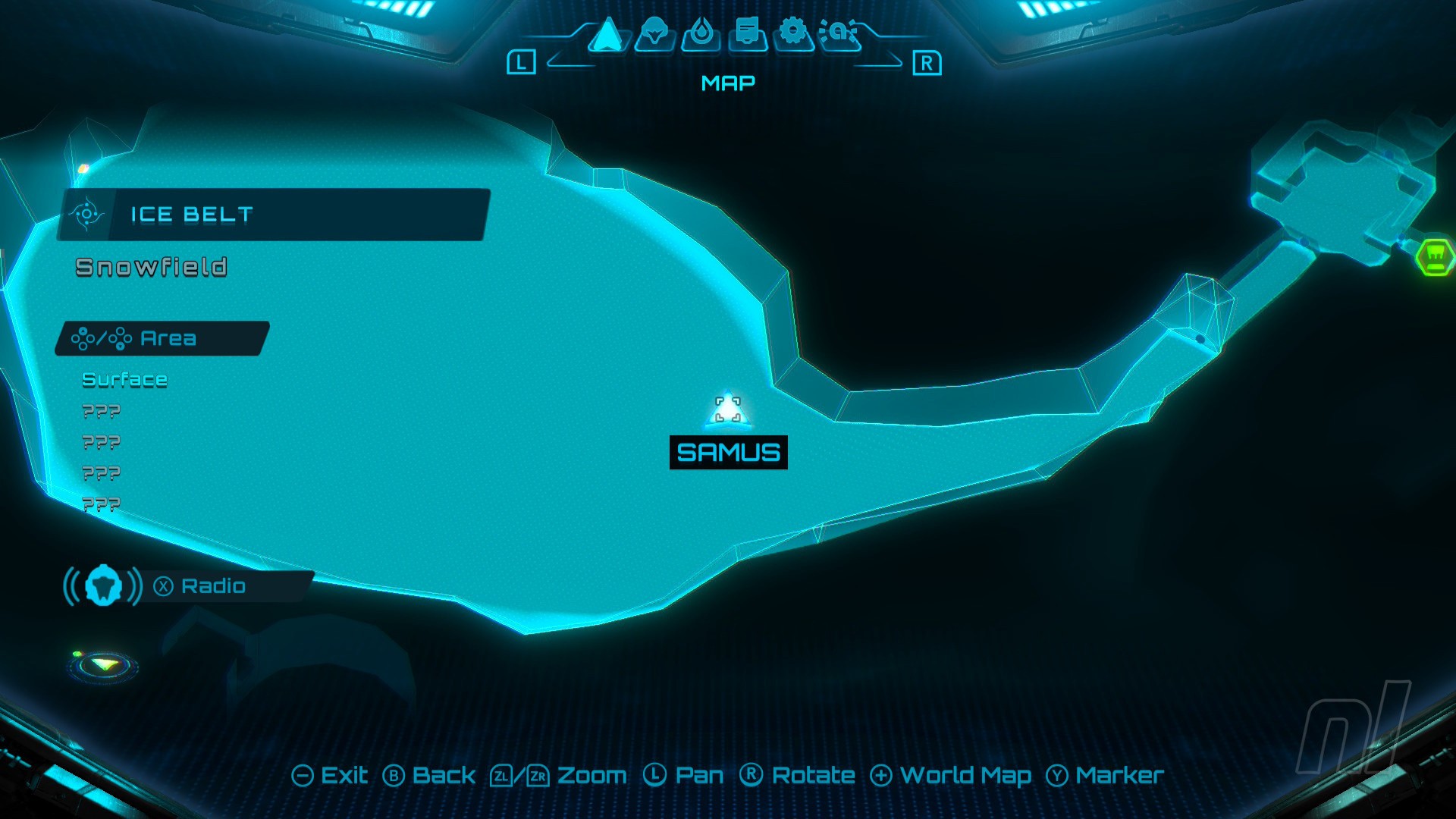The image size is (1456, 819).
Task: Click the Radio transmission speaker icon
Action: pos(104,585)
